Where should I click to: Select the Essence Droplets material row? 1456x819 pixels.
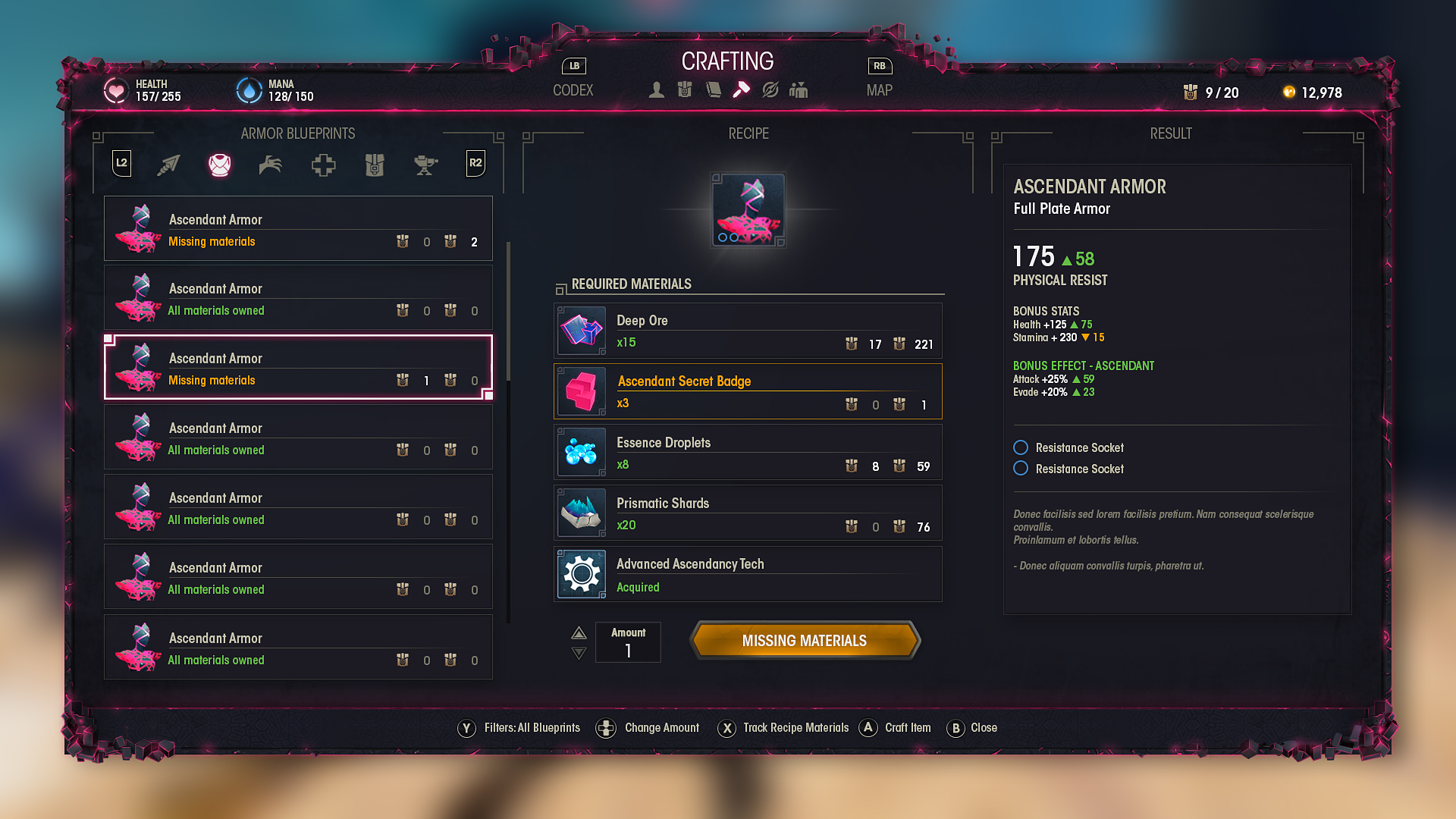[748, 453]
